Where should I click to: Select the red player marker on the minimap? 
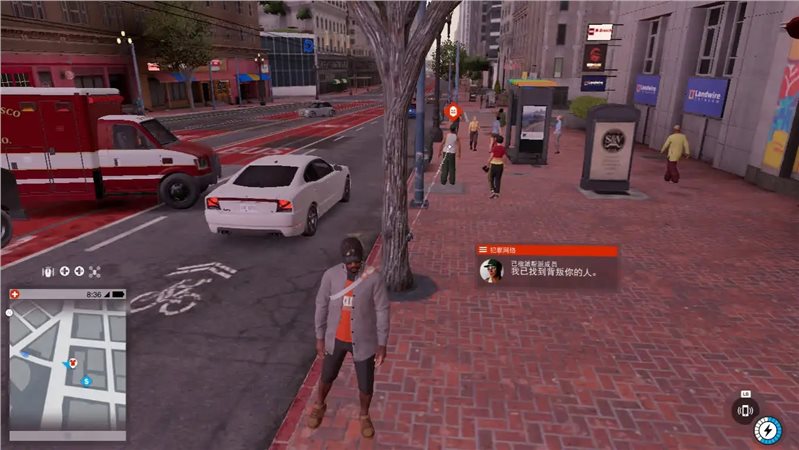tap(73, 360)
